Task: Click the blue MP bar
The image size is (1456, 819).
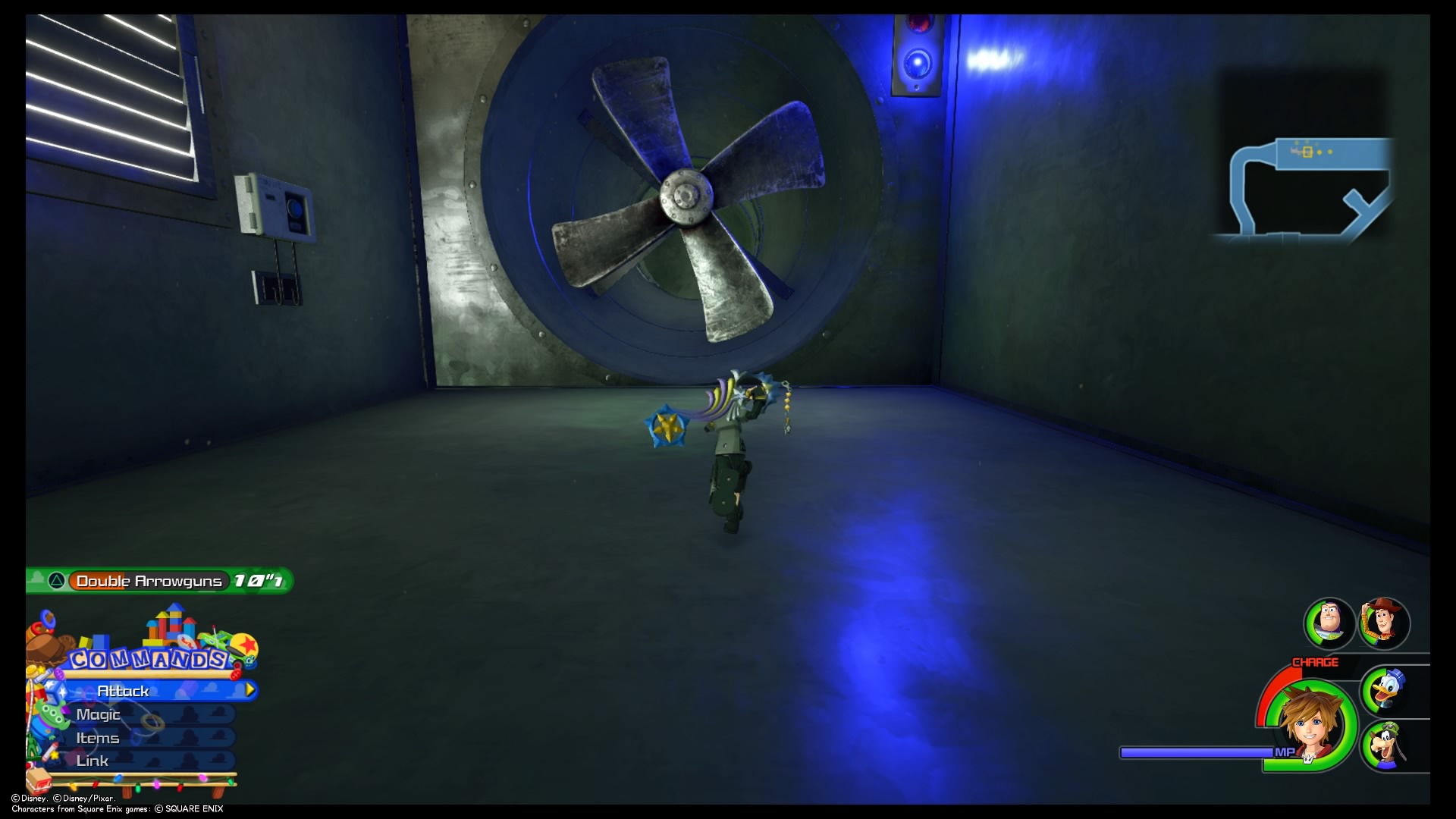Action: [x=1198, y=752]
